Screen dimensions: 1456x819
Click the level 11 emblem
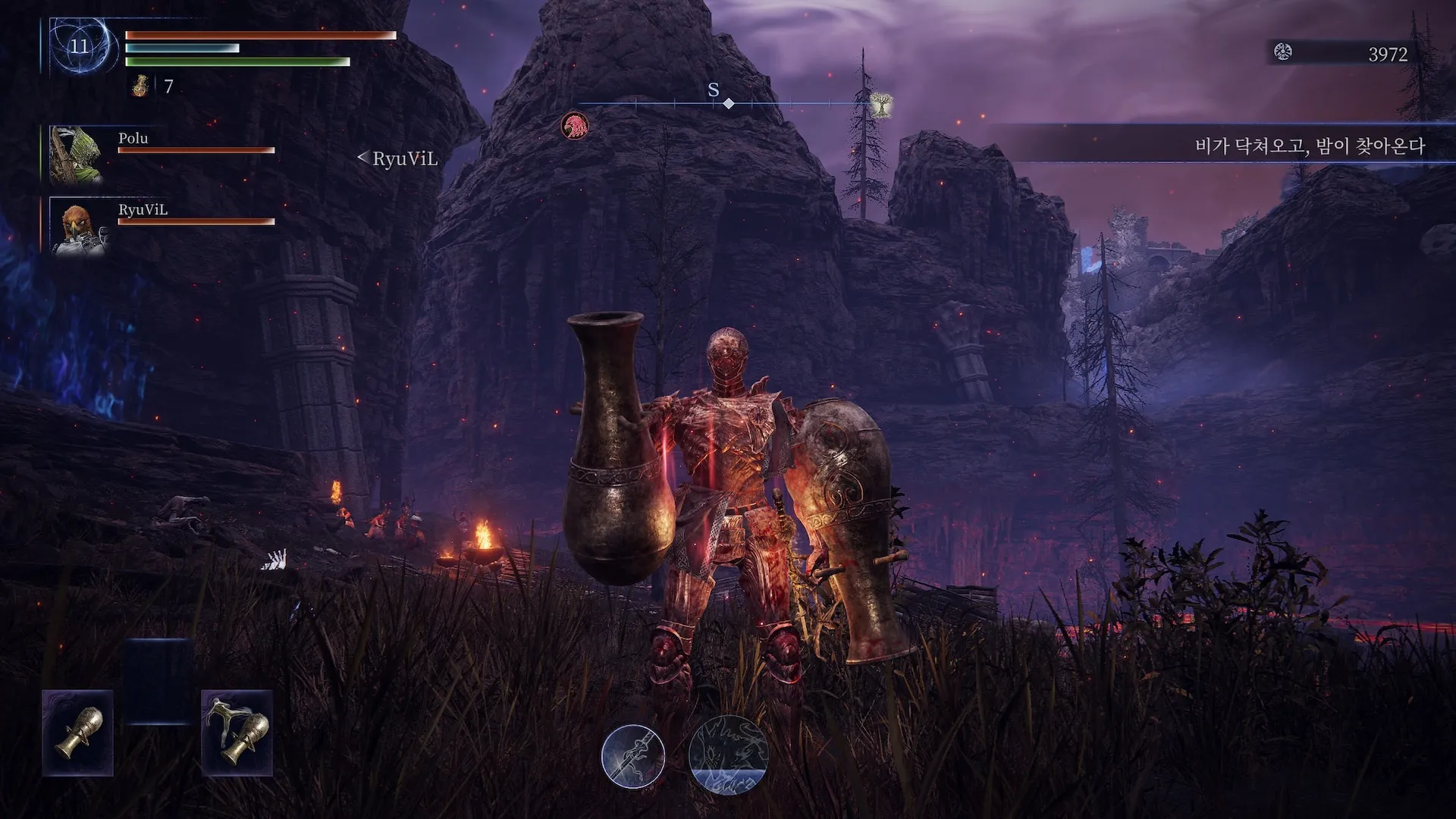(80, 46)
